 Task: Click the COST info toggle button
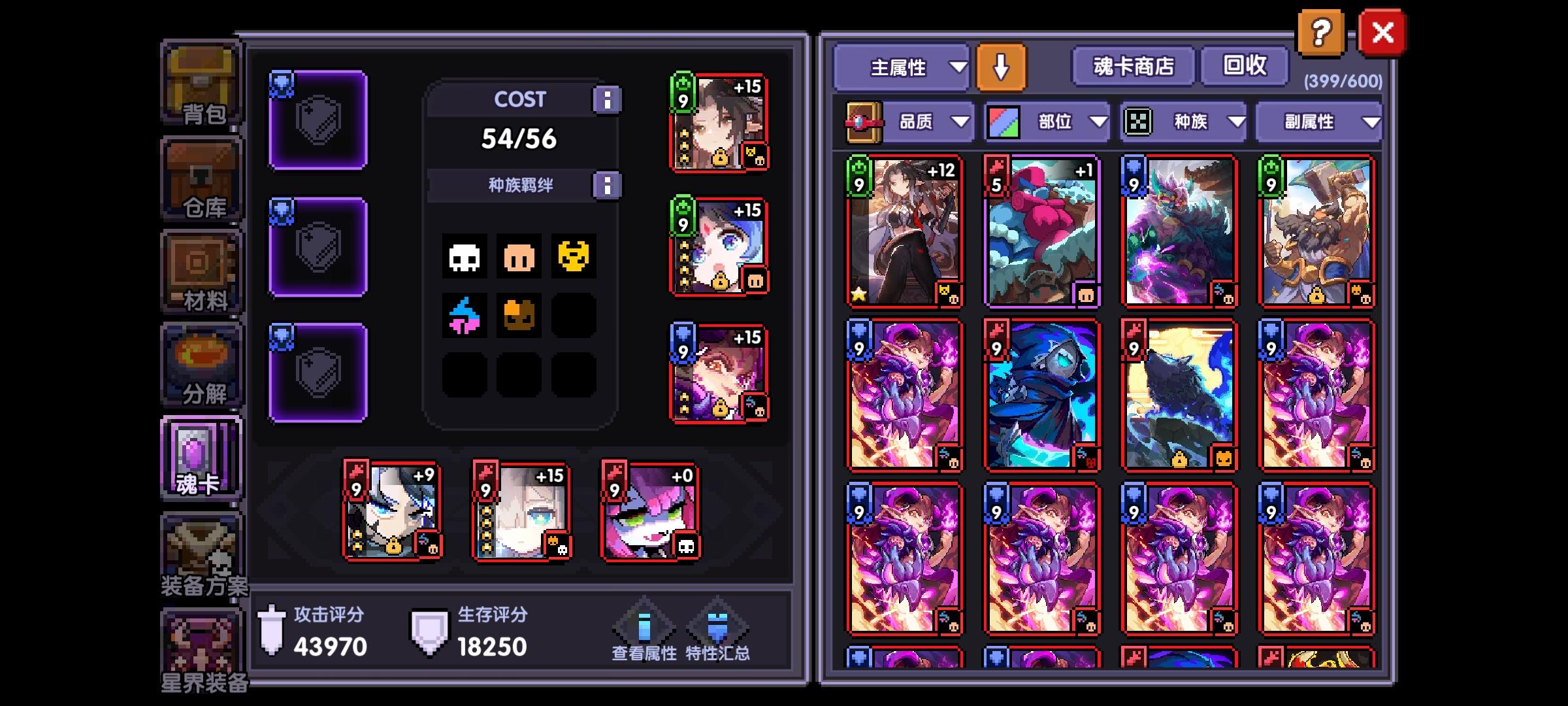609,99
